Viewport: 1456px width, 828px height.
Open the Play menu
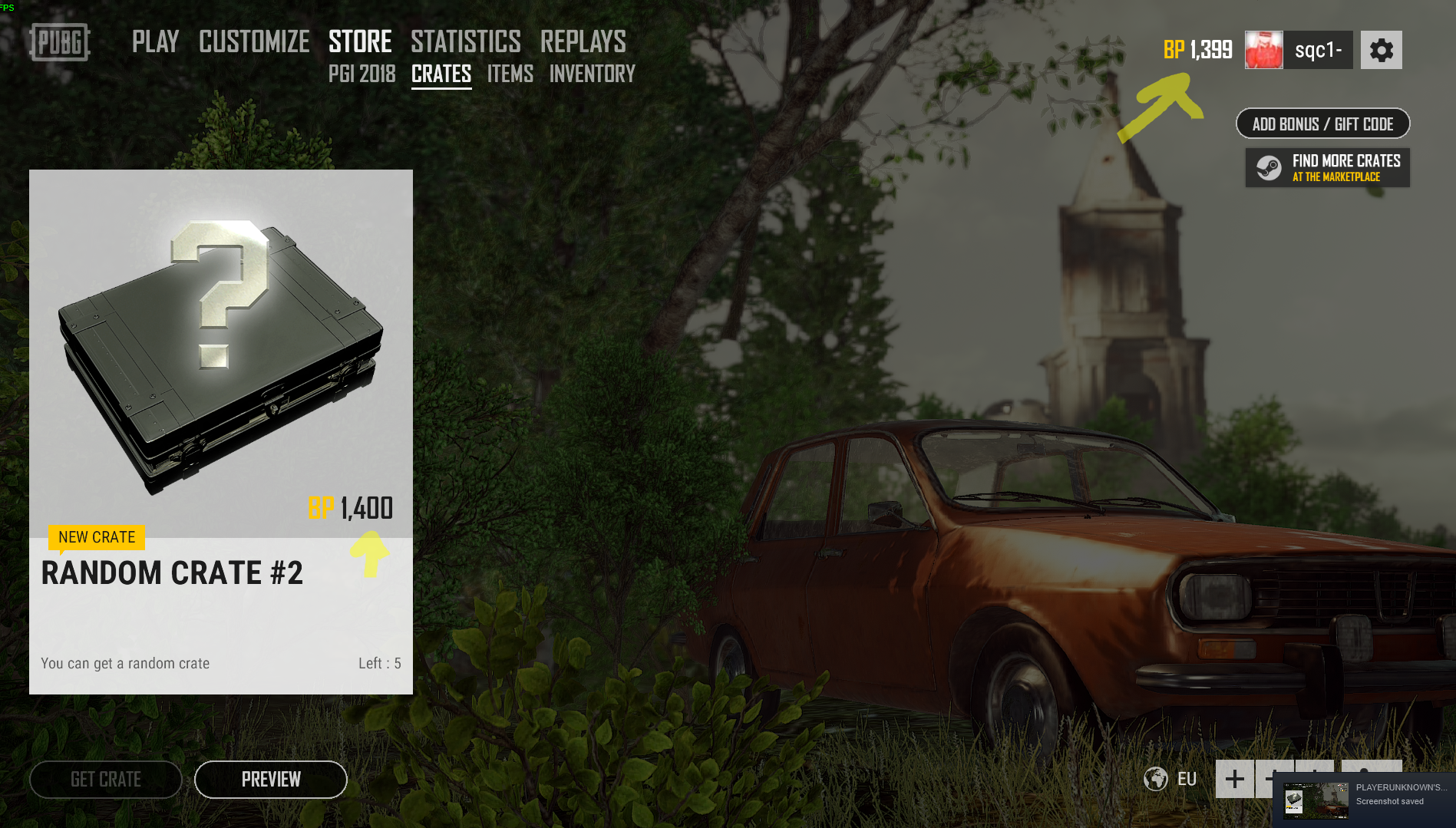tap(155, 41)
